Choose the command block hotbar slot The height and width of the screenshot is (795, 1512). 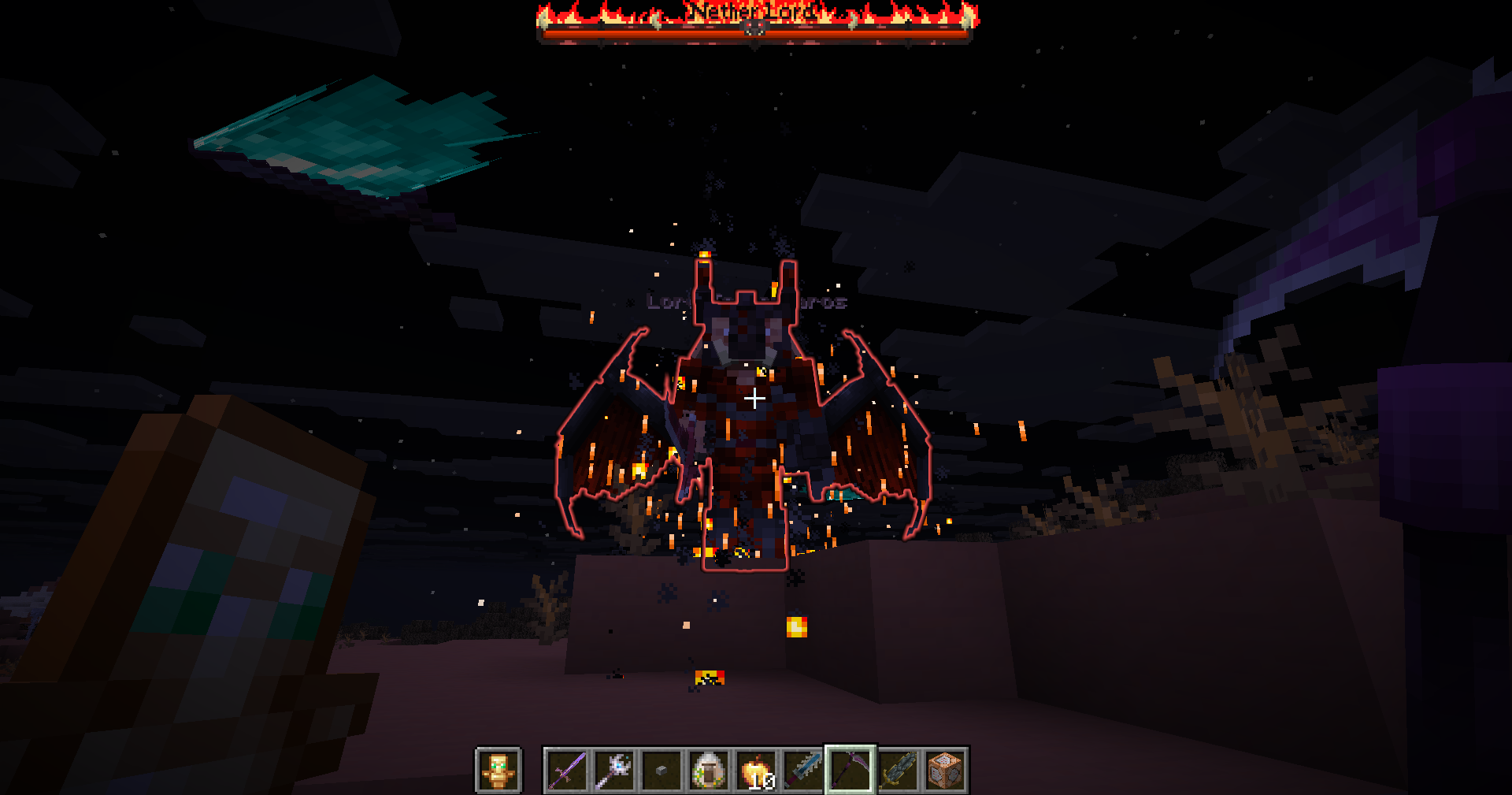[945, 770]
